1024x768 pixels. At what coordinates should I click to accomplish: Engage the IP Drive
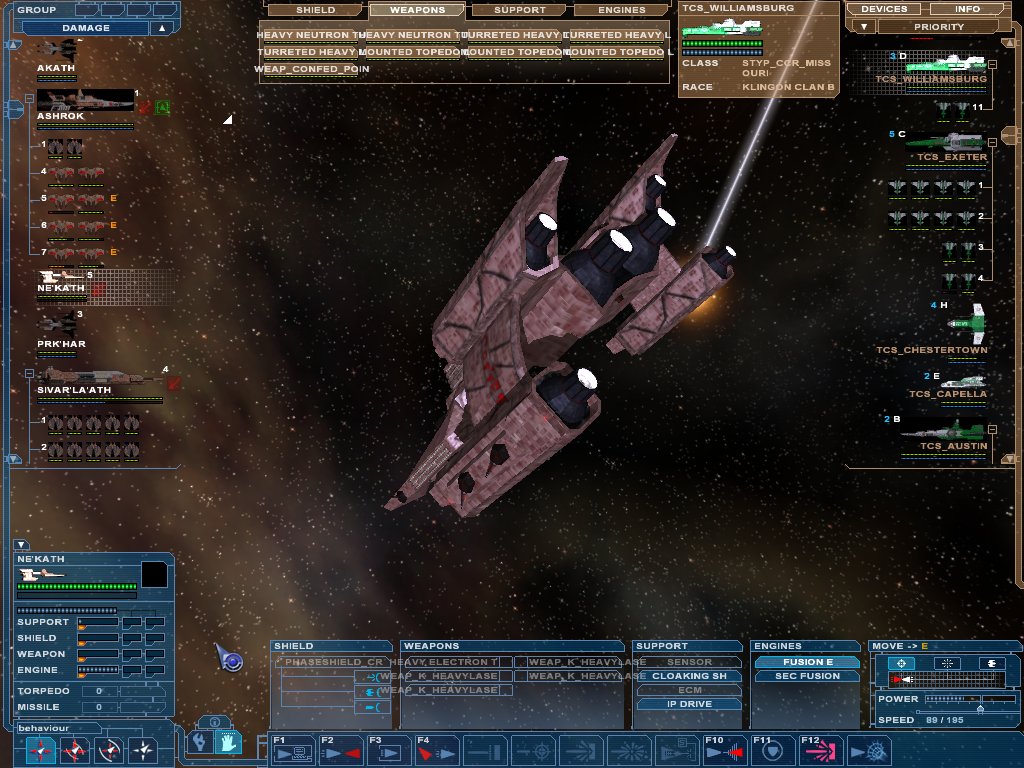(689, 704)
